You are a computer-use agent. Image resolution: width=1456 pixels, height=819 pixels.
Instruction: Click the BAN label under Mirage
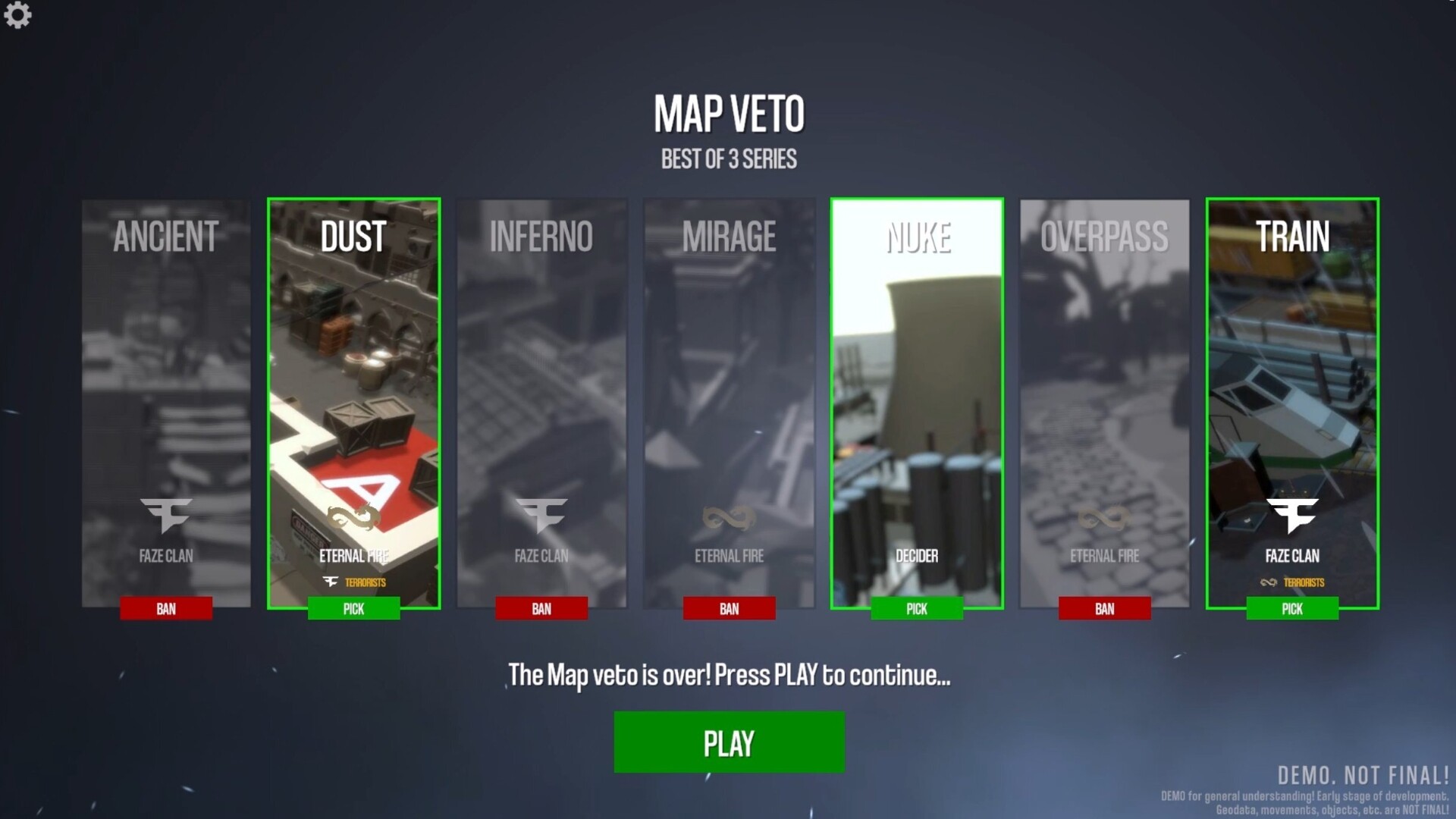tap(729, 609)
